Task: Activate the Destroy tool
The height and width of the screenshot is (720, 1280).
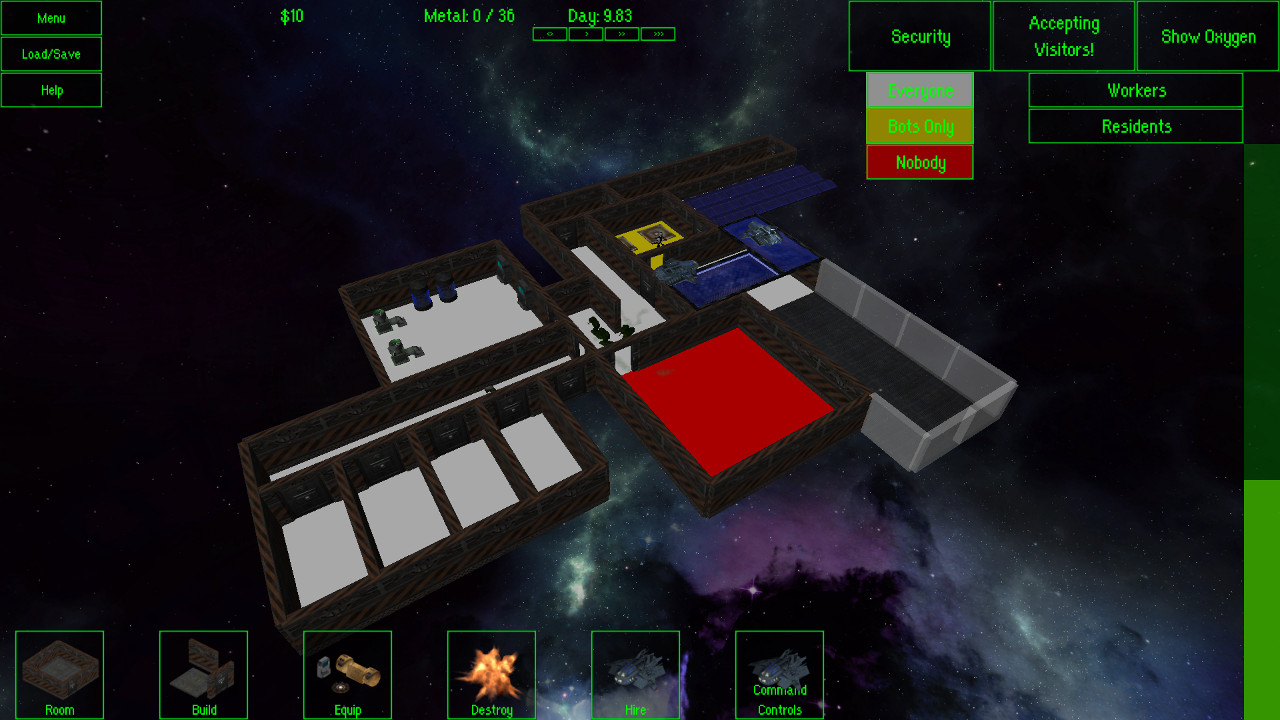Action: click(491, 674)
